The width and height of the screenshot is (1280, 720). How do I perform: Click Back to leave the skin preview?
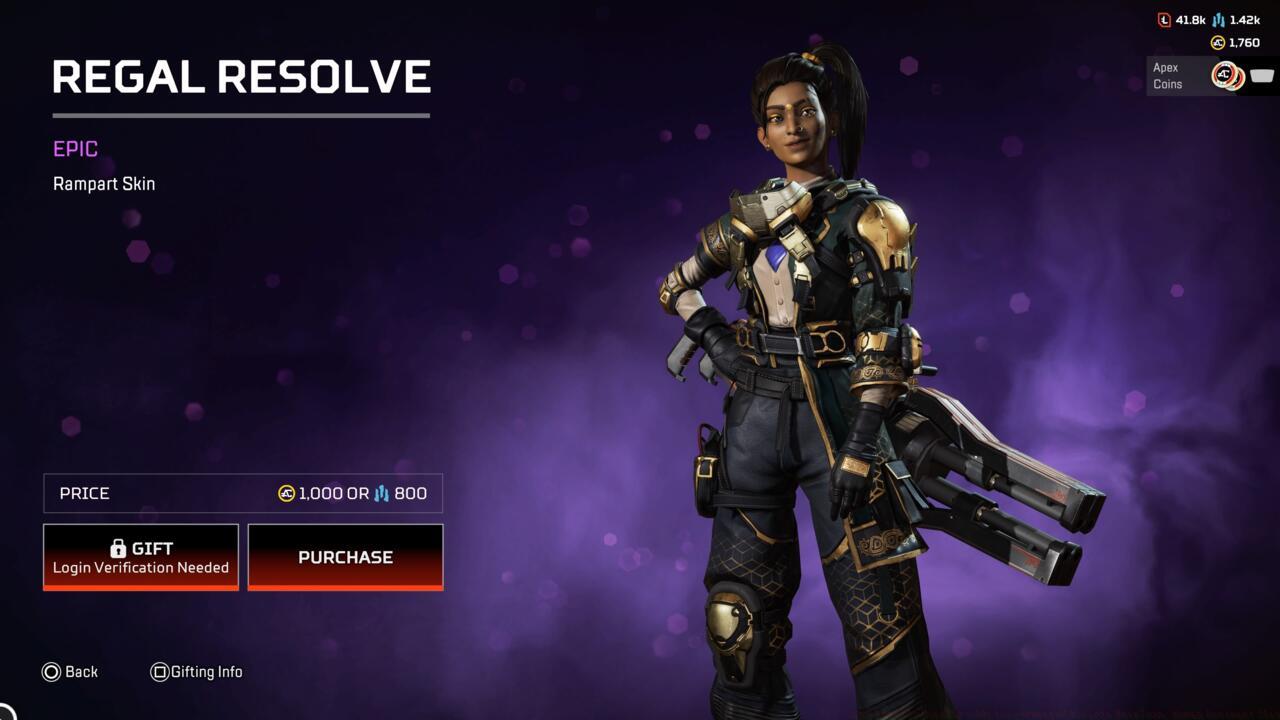tap(82, 672)
